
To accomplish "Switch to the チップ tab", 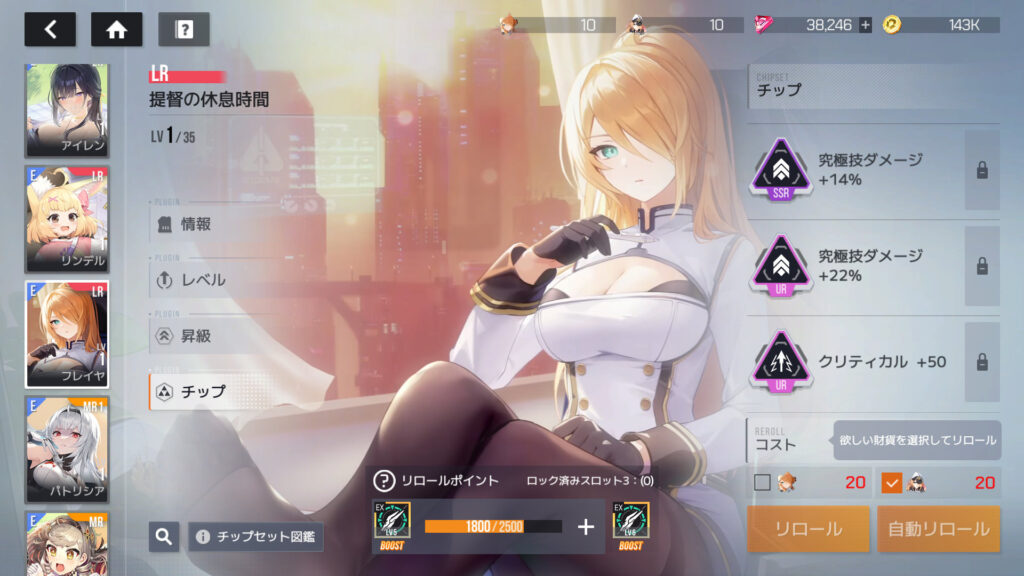I will (203, 391).
